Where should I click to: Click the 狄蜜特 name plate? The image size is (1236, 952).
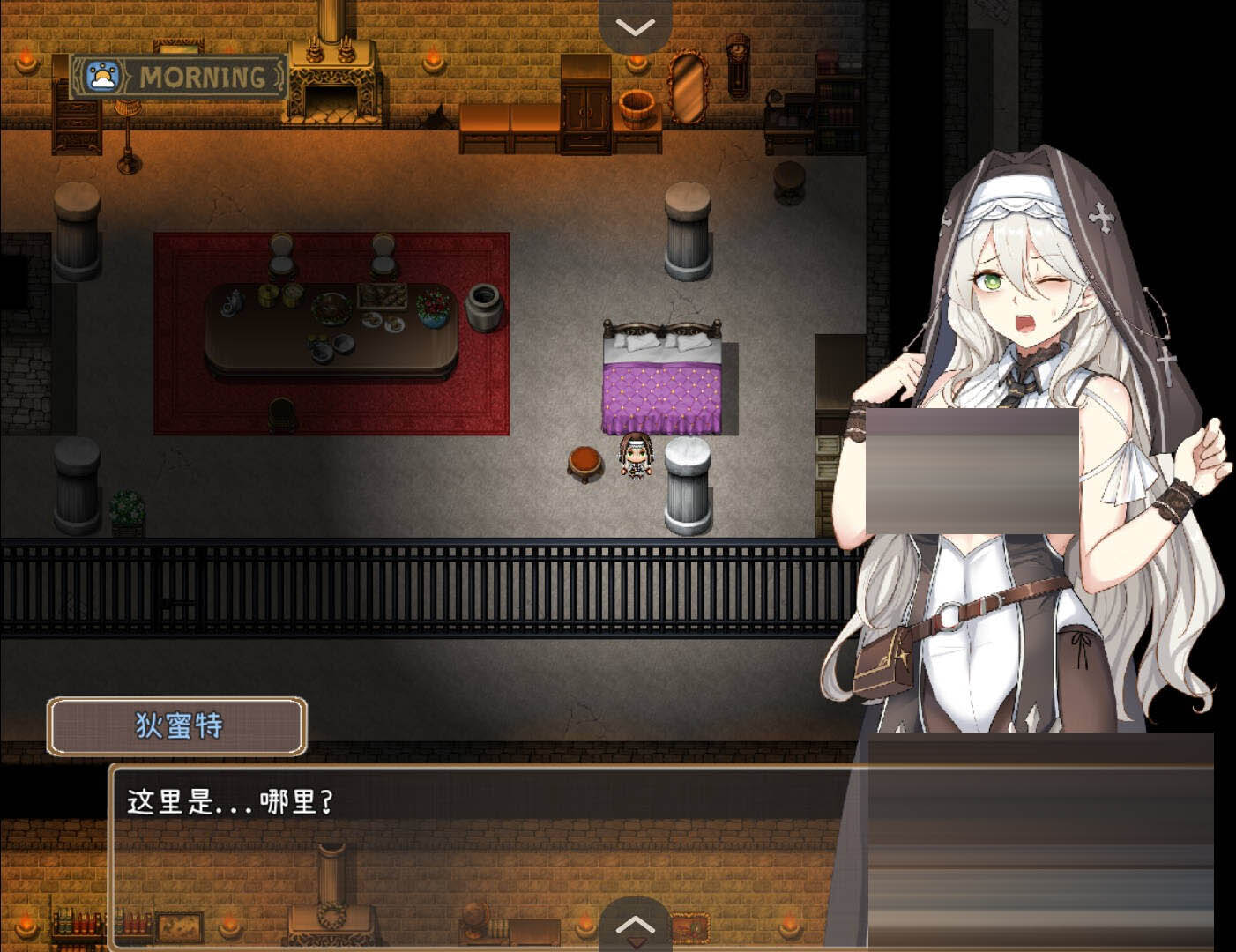click(178, 726)
